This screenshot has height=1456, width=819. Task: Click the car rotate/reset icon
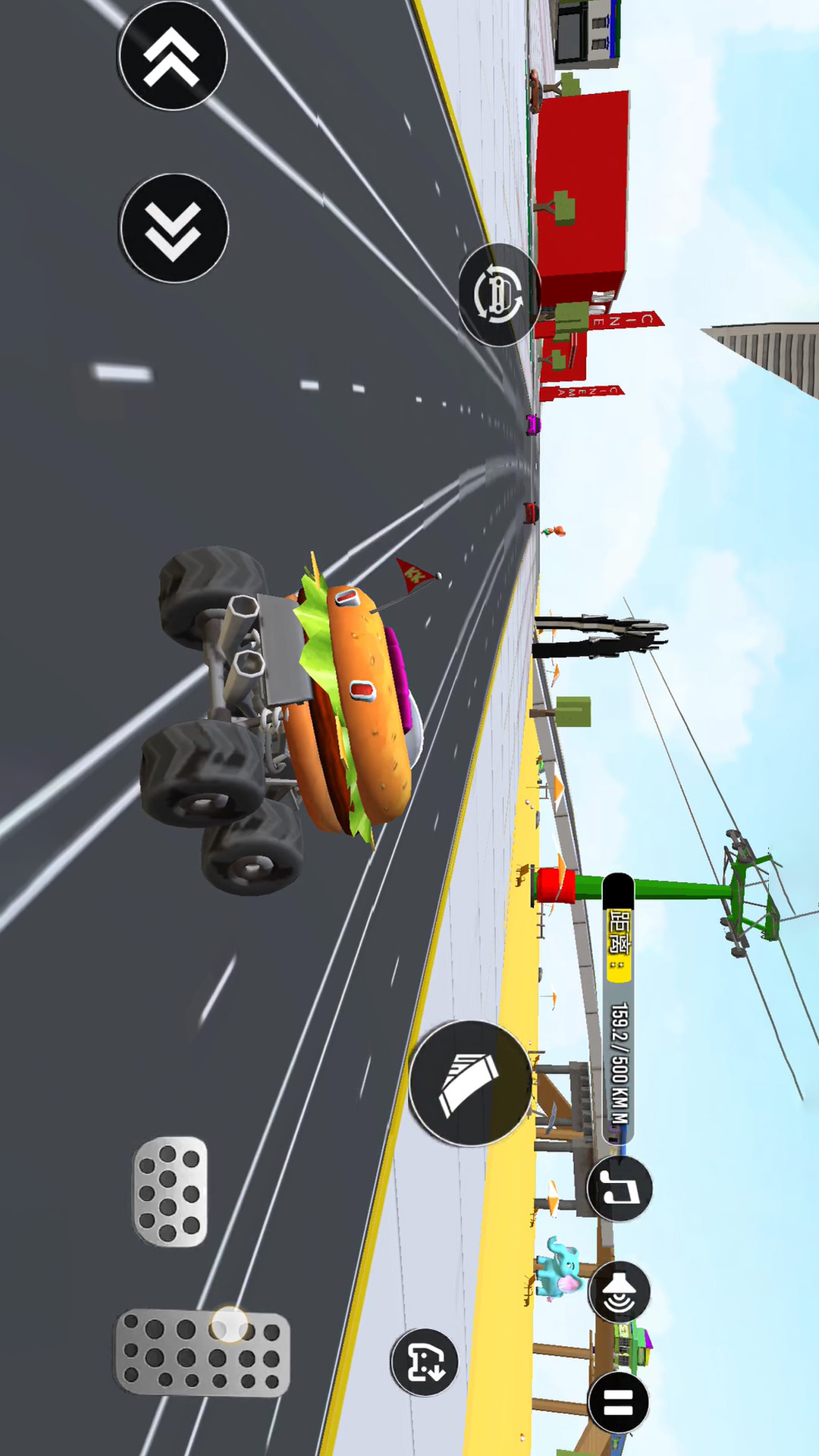(x=499, y=294)
